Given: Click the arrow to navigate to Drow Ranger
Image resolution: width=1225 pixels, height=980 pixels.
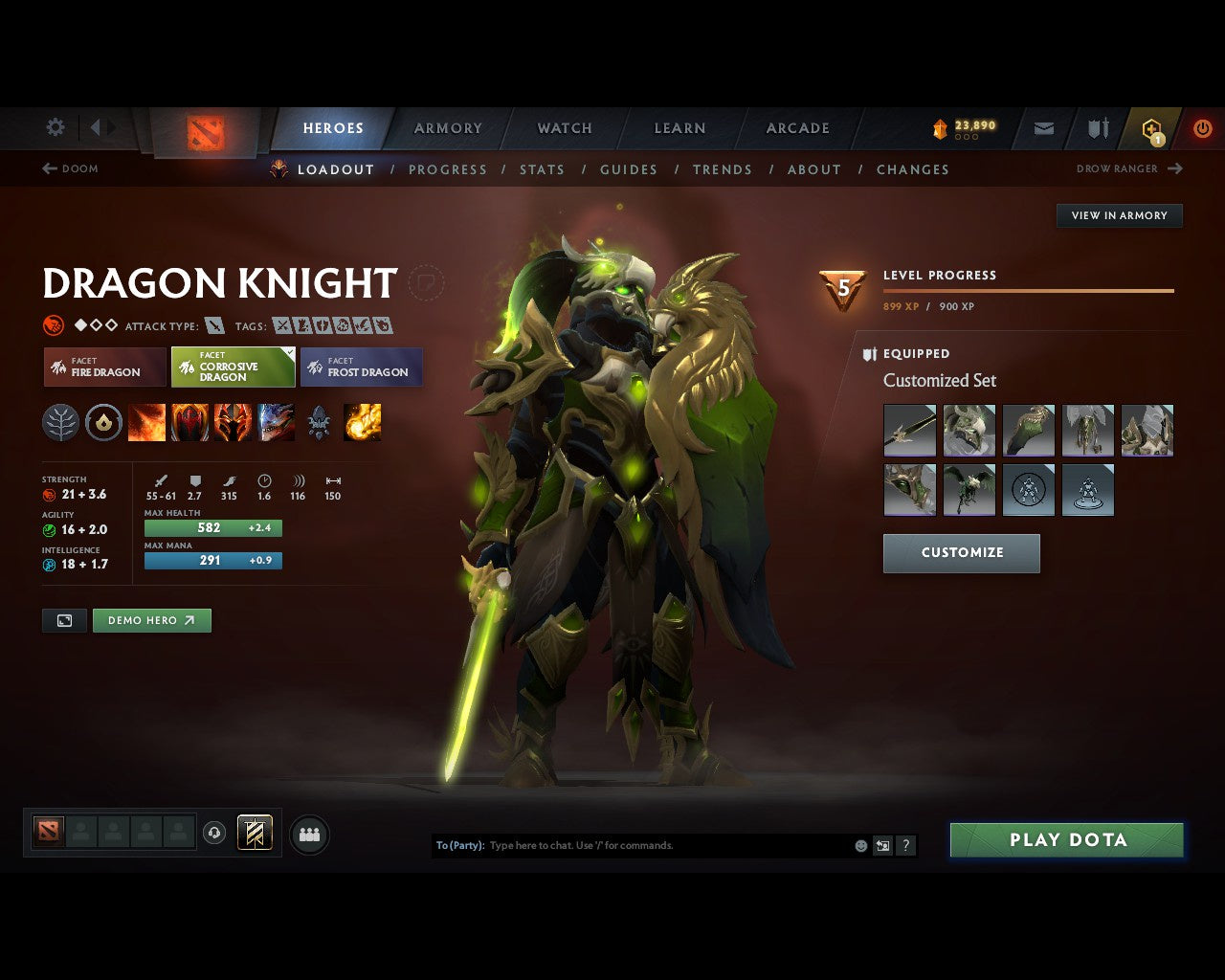Looking at the screenshot, I should [1175, 168].
